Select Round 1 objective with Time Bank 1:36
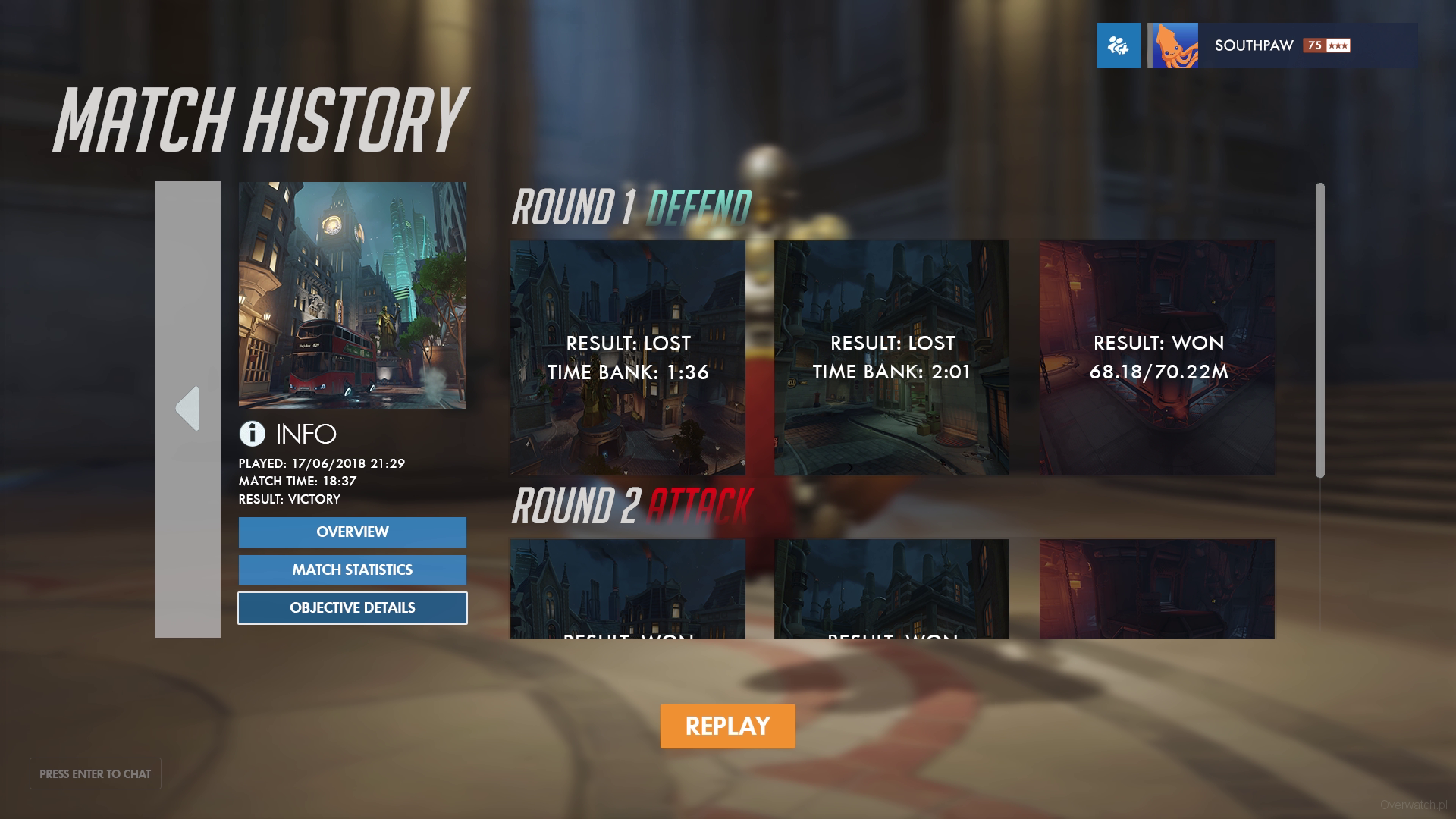The height and width of the screenshot is (819, 1456). point(627,357)
